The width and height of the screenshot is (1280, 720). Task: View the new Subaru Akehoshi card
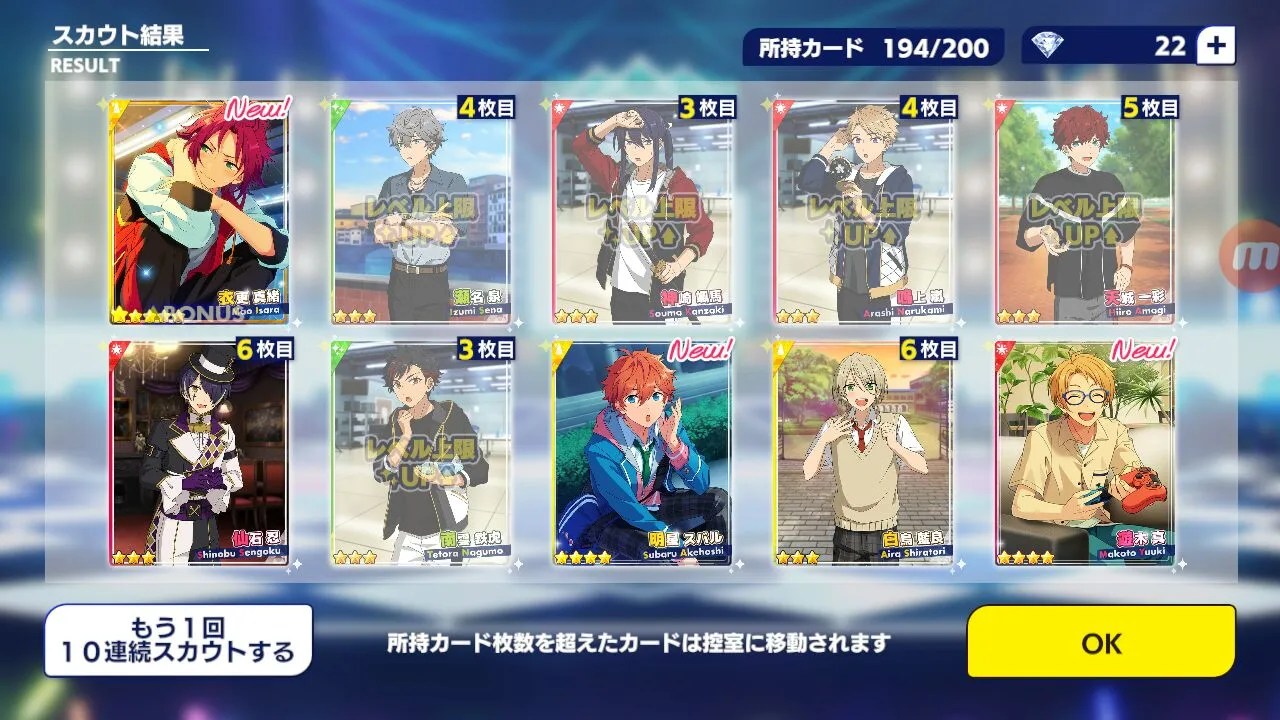tap(643, 454)
